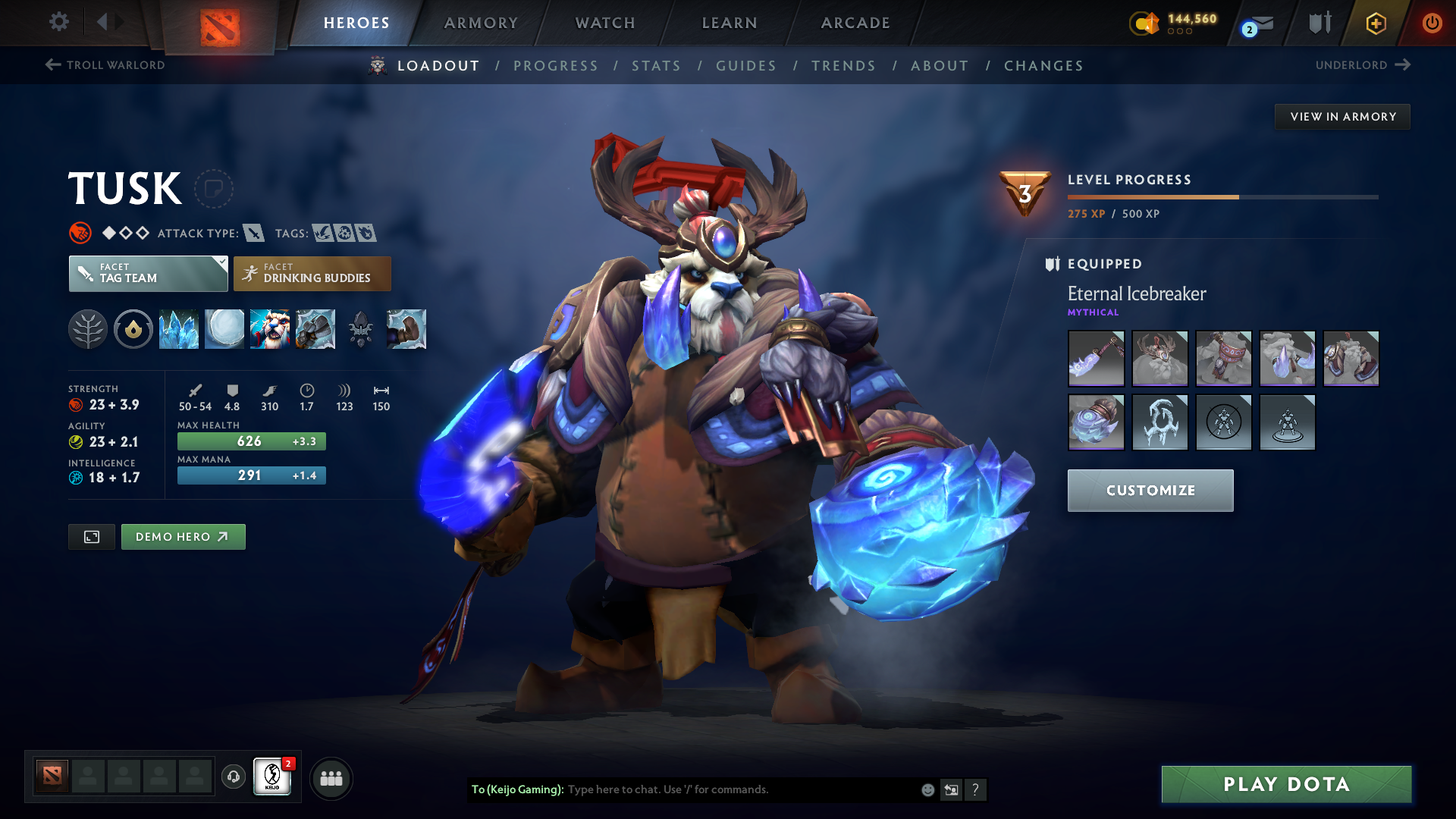1456x819 pixels.
Task: Open the Snowball ability icon
Action: (x=224, y=329)
